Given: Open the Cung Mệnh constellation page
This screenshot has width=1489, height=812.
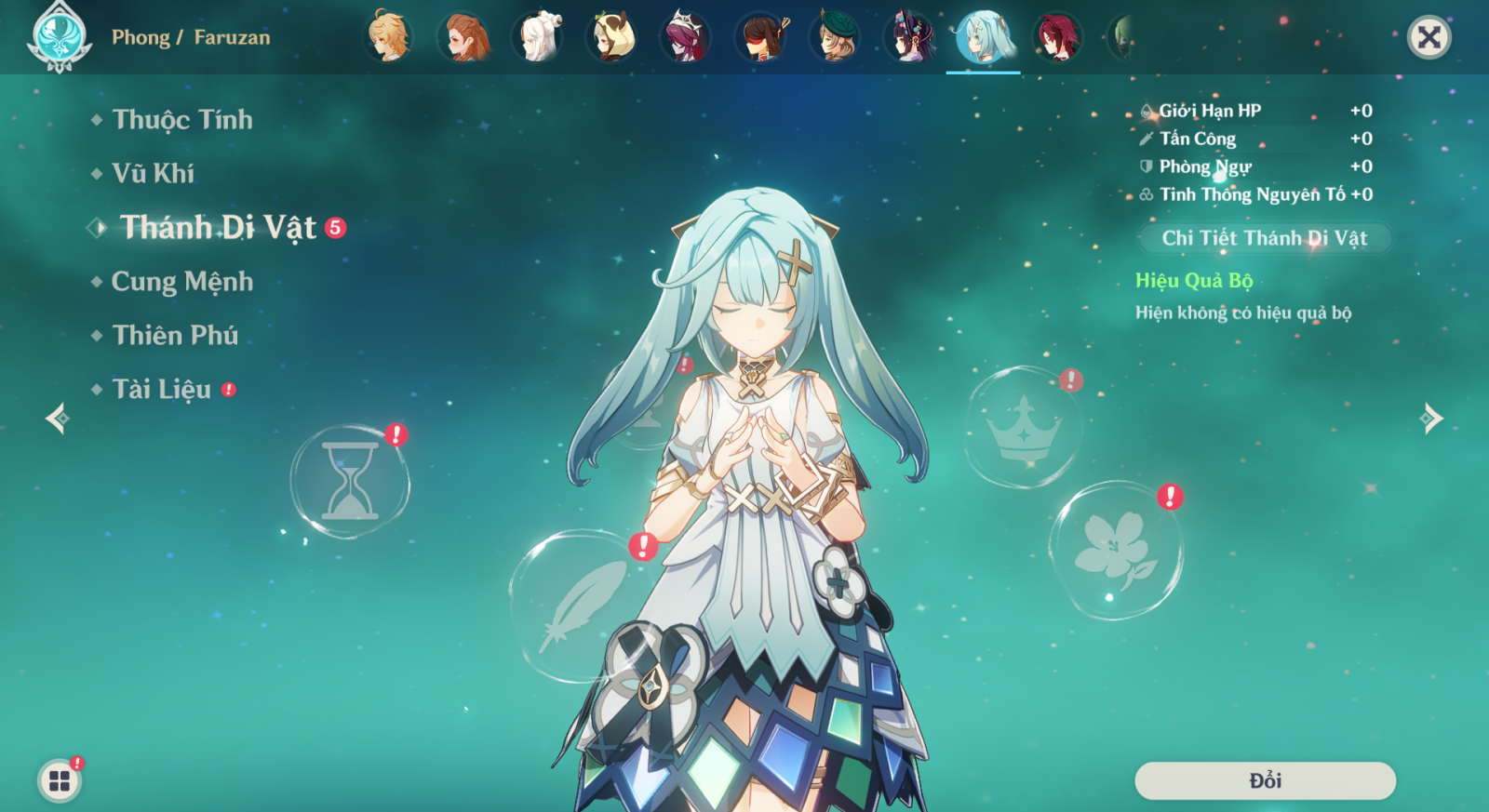Looking at the screenshot, I should [x=181, y=282].
